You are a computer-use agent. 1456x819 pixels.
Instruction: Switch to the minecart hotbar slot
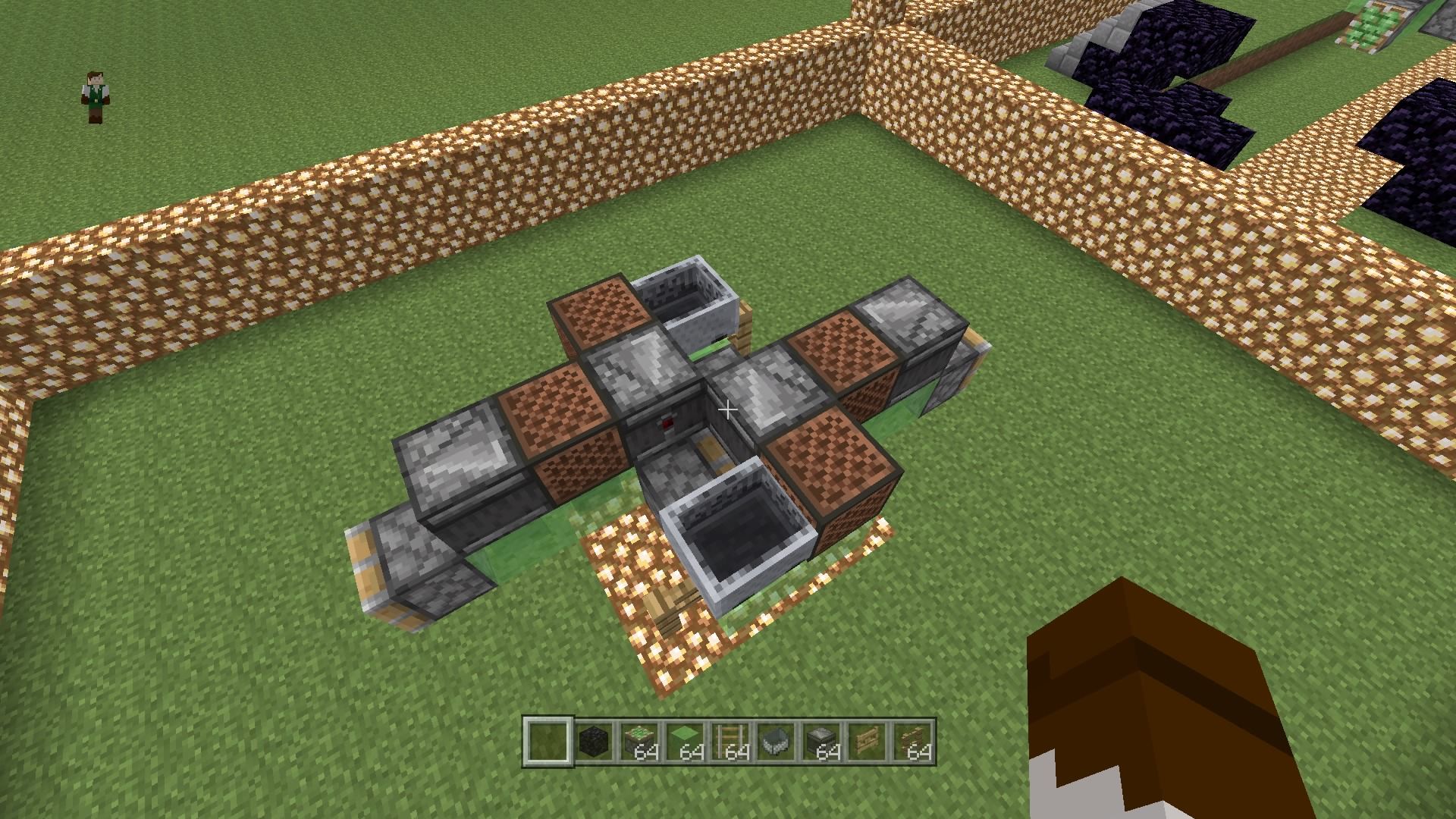(x=775, y=741)
